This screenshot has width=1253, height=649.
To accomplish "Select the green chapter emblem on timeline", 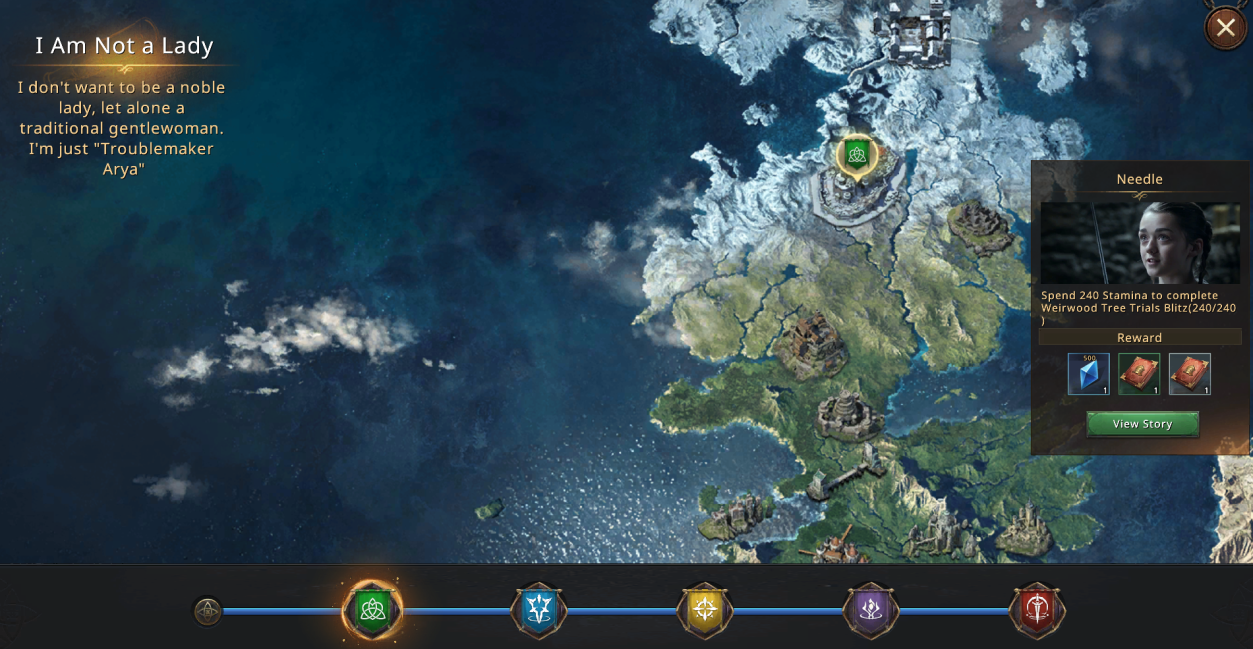I will (373, 610).
